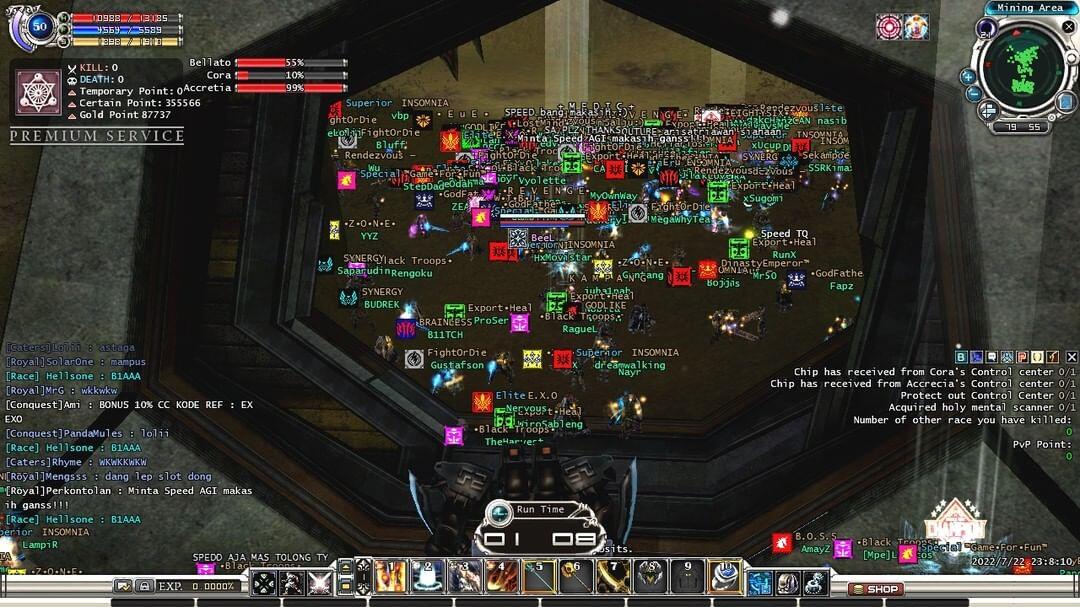Viewport: 1080px width, 607px height.
Task: Click the level 50 character emblem
Action: click(38, 27)
